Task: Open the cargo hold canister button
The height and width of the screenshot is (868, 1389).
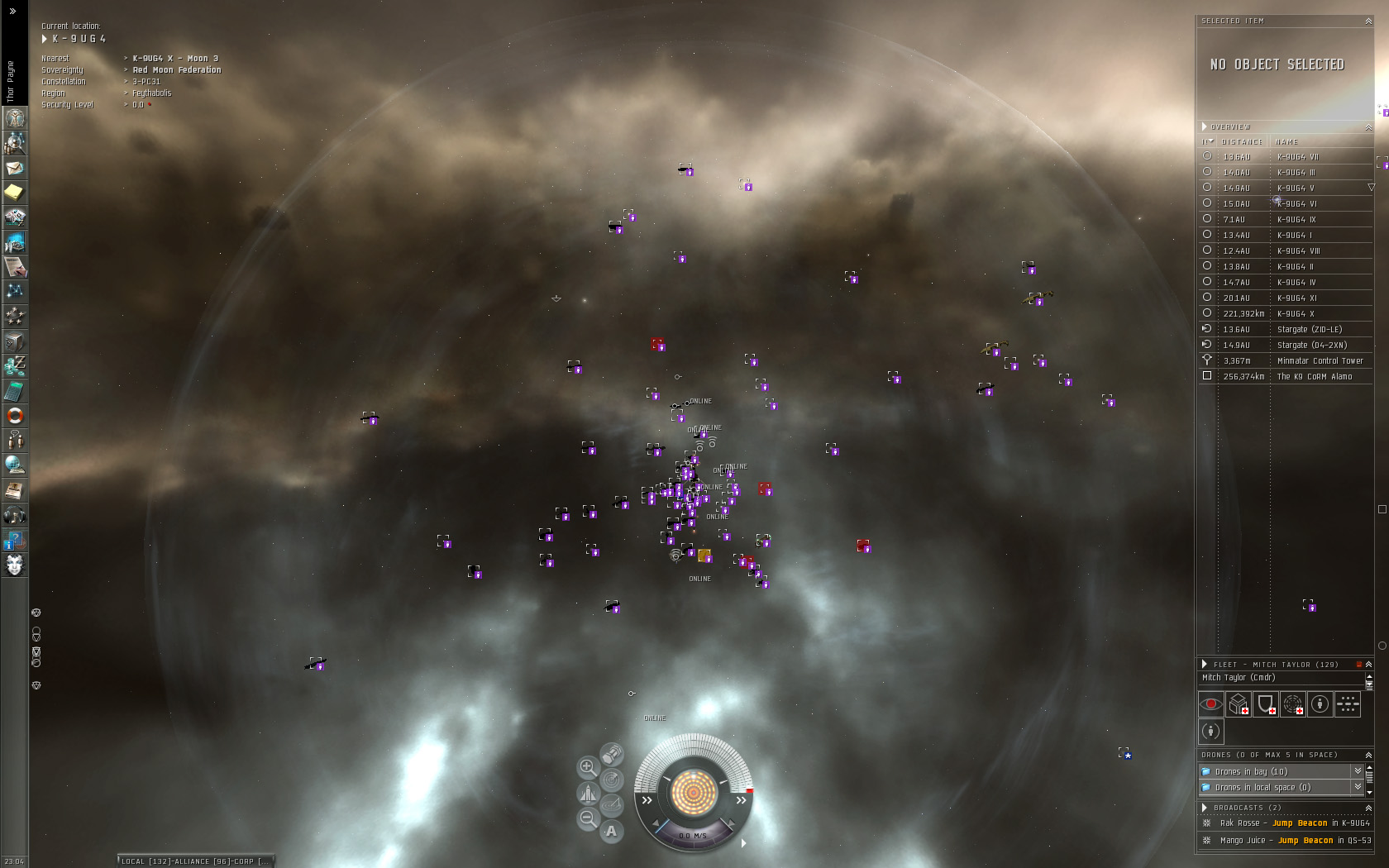Action: [x=612, y=754]
